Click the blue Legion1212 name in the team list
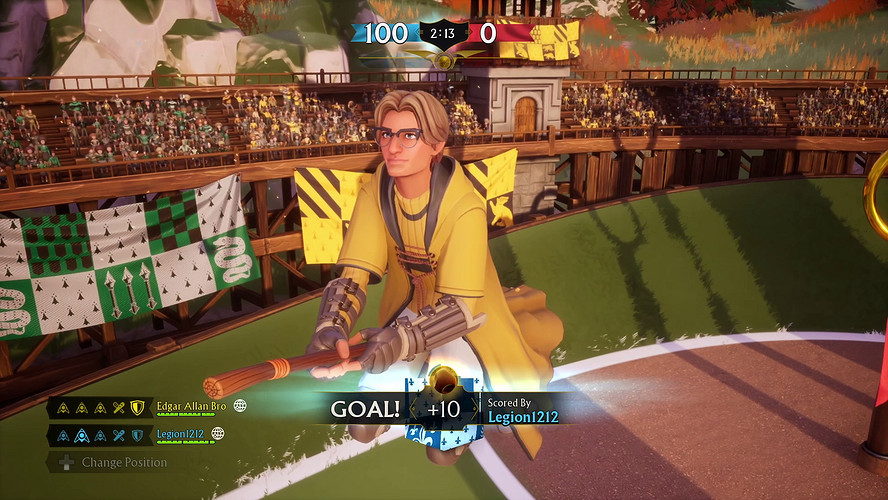Image resolution: width=888 pixels, height=500 pixels. coord(181,435)
